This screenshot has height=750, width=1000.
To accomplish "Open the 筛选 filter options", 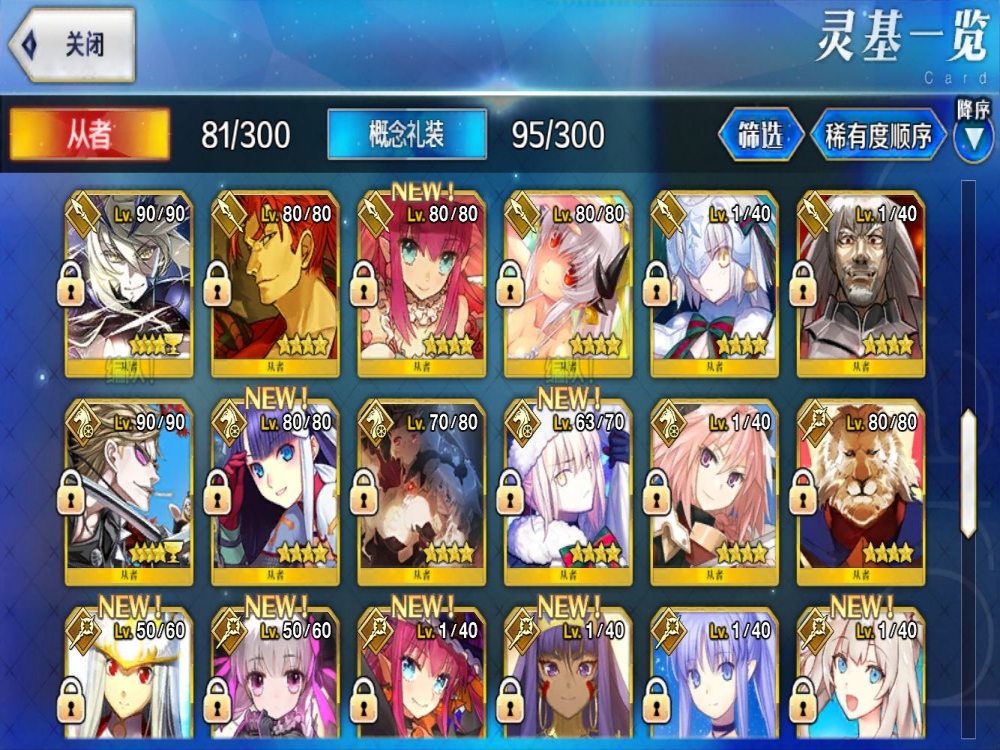I will click(x=761, y=135).
